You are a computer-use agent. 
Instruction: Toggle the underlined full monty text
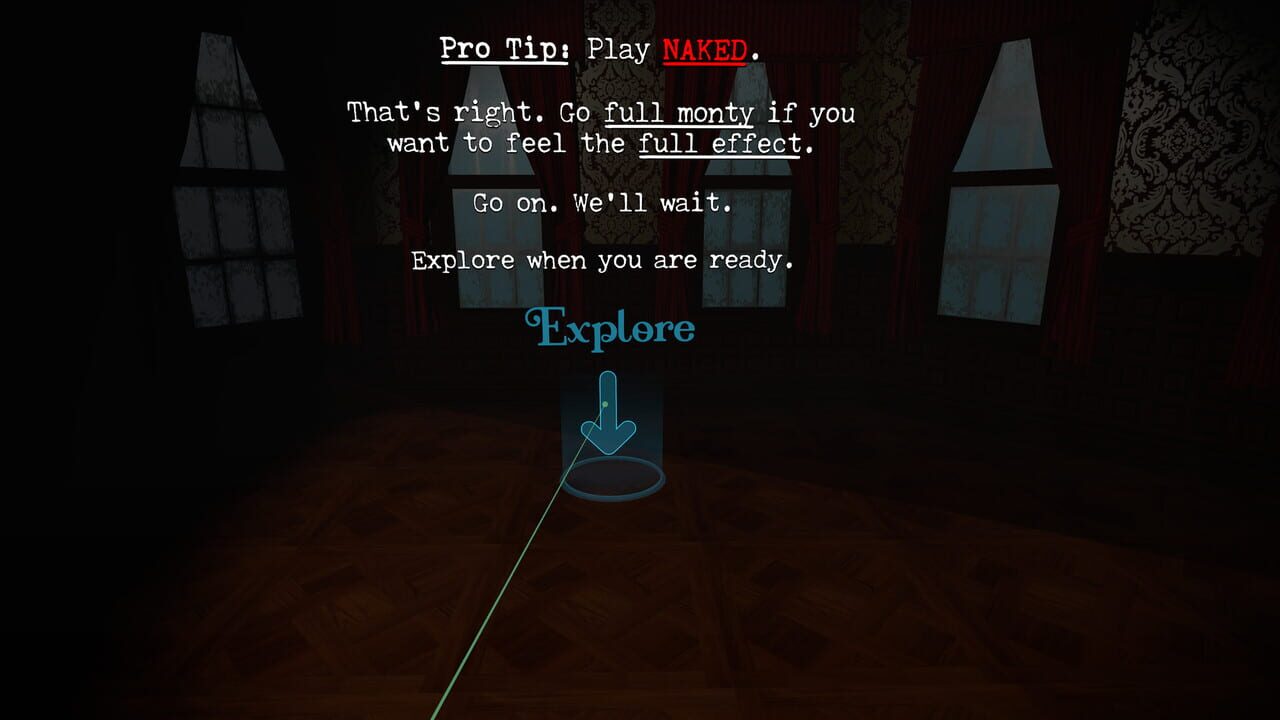pos(678,114)
